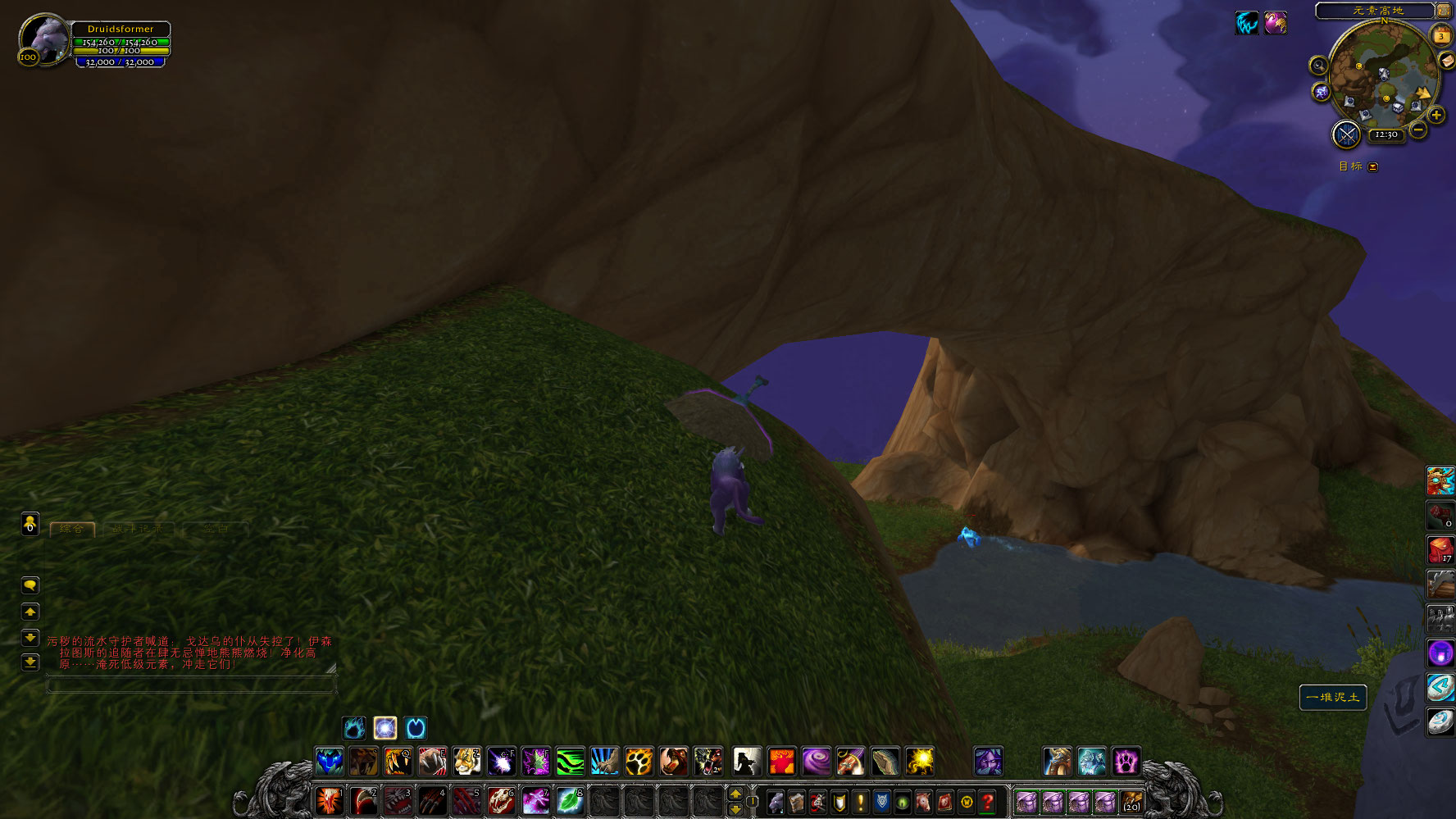The height and width of the screenshot is (819, 1456).
Task: Click the minimap zoom-in plus button
Action: pos(1436,115)
